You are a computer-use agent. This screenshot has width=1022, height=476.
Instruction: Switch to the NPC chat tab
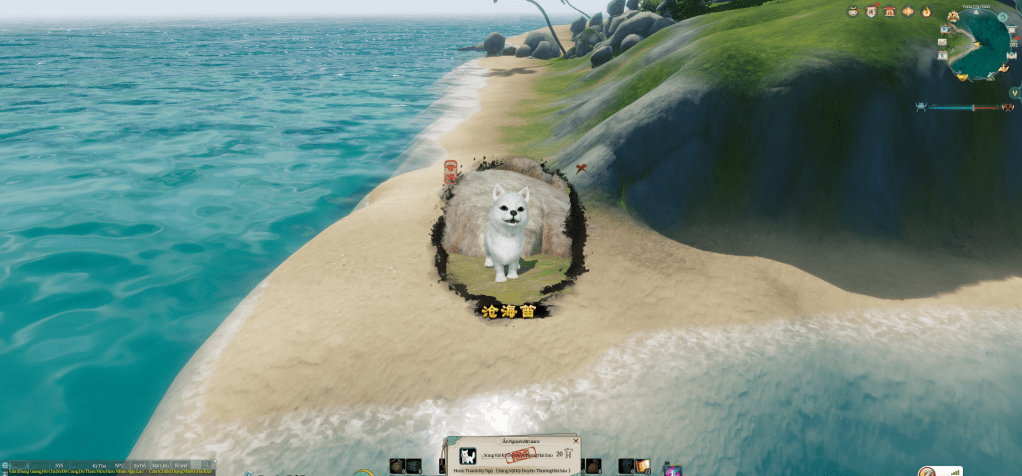point(118,465)
